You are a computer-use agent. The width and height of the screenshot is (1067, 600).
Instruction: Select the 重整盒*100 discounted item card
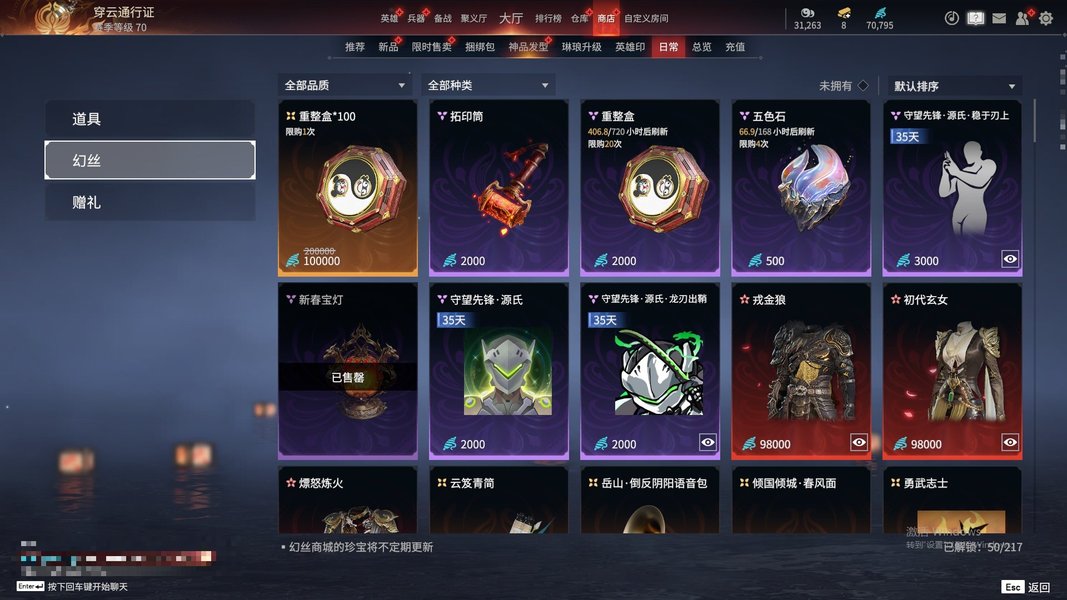[347, 188]
